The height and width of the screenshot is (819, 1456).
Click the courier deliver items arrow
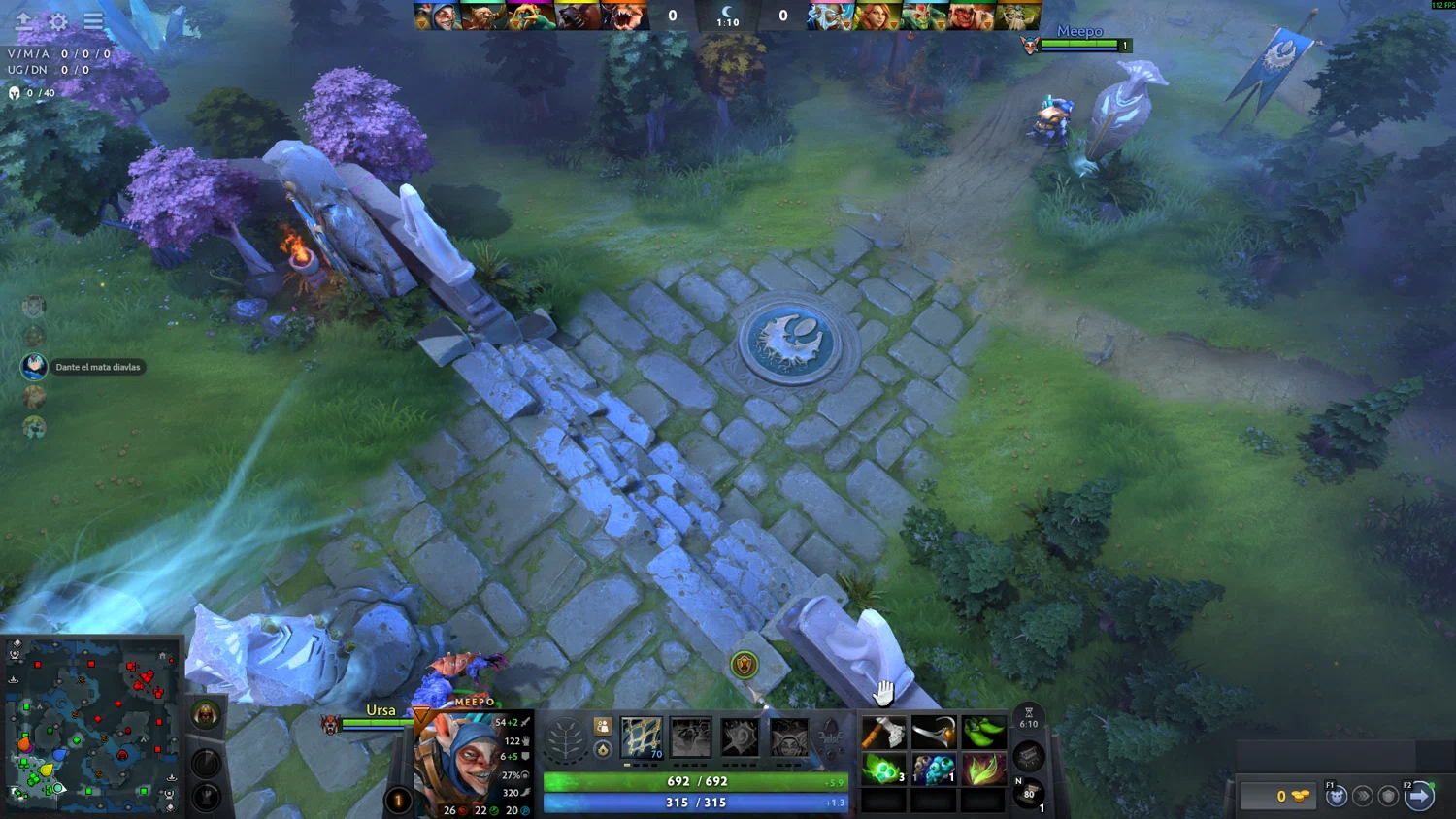pos(1419,796)
